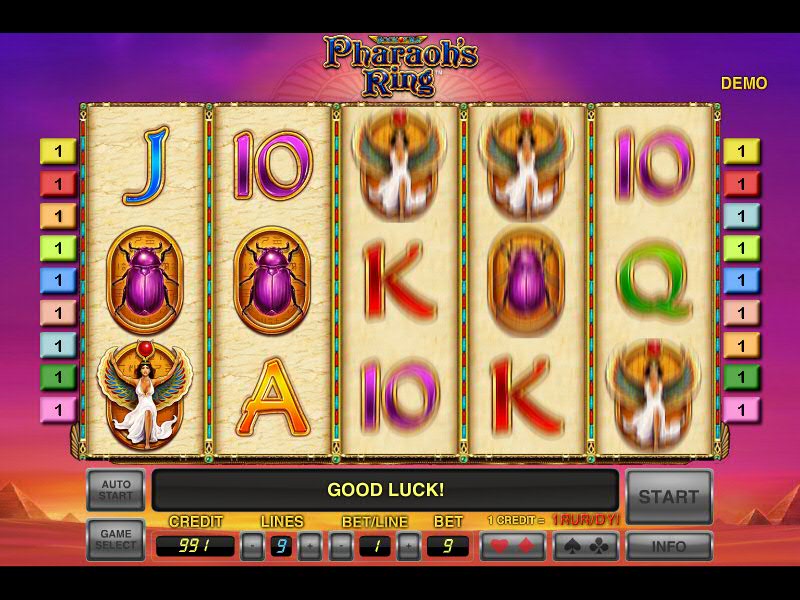Choose the black spades and clubs gamble button
This screenshot has width=800, height=600.
(587, 546)
